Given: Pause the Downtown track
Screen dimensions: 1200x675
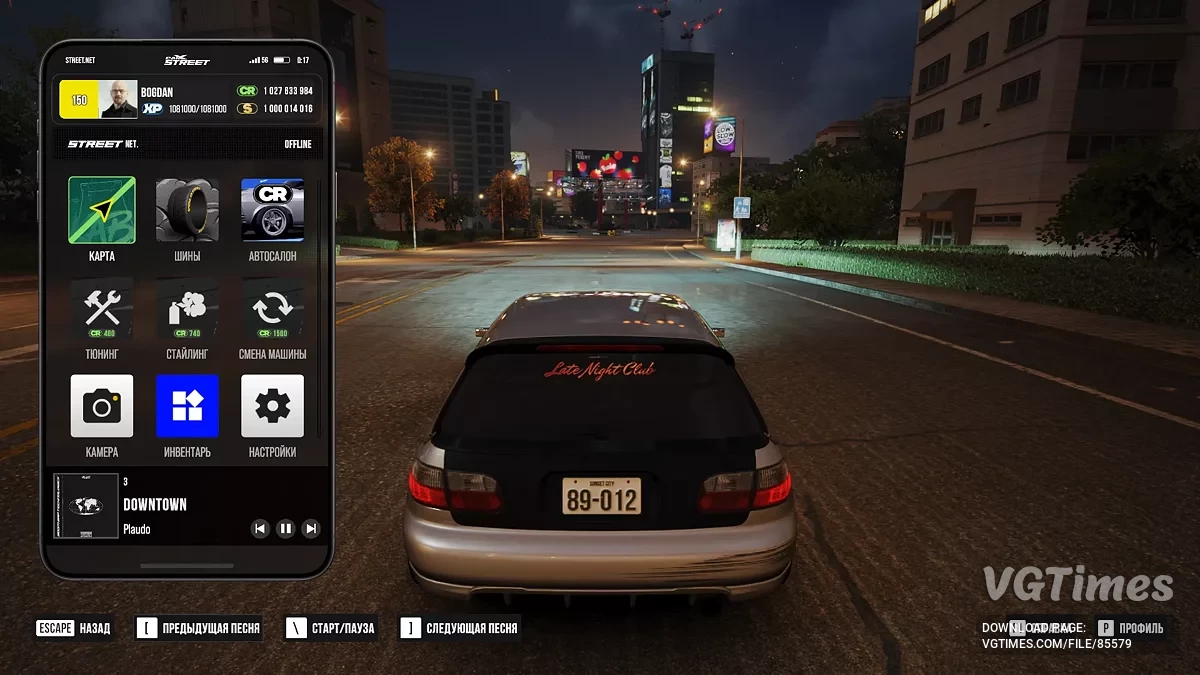Looking at the screenshot, I should point(286,529).
